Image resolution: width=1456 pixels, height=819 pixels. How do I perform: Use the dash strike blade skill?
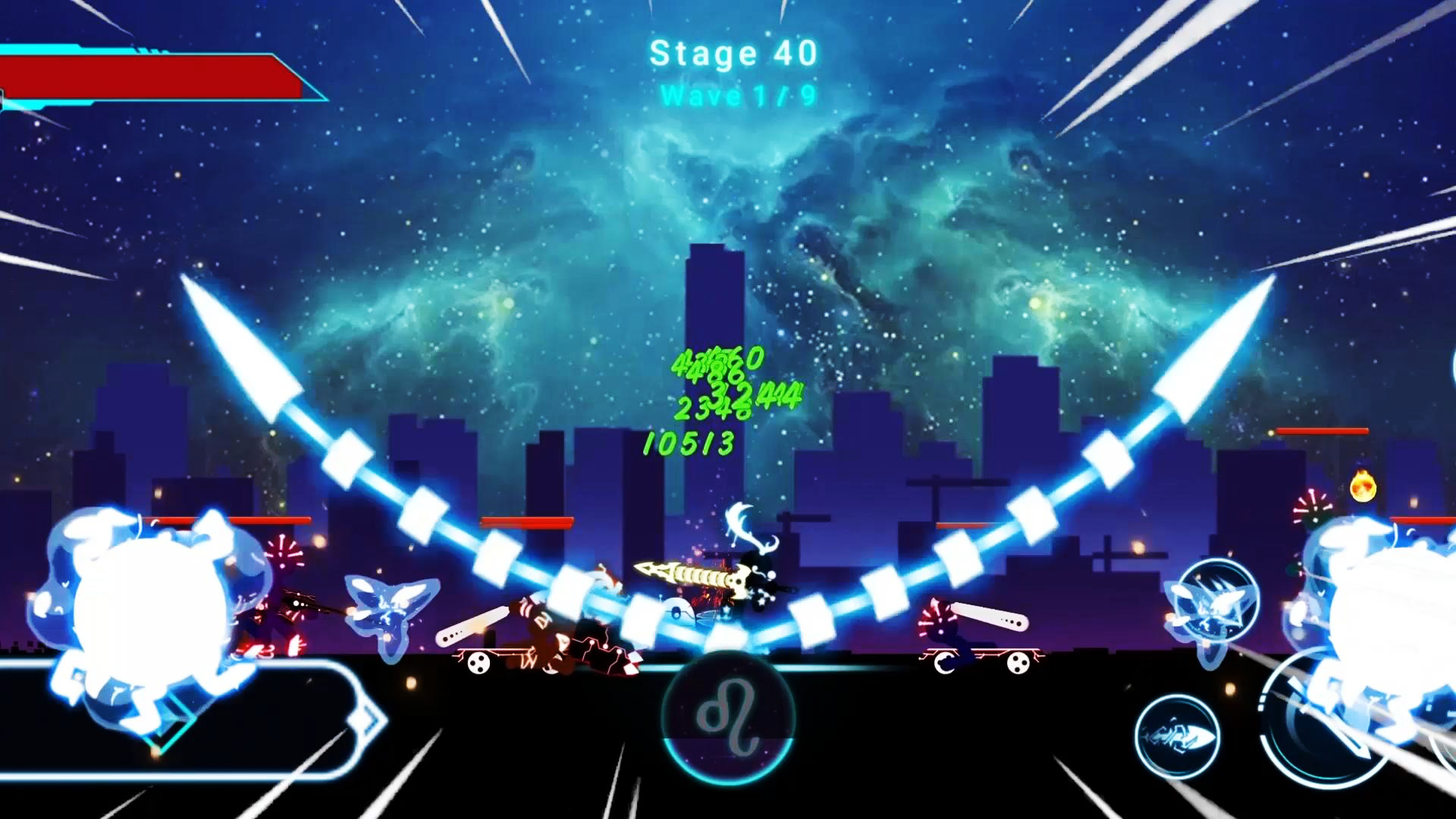1177,736
